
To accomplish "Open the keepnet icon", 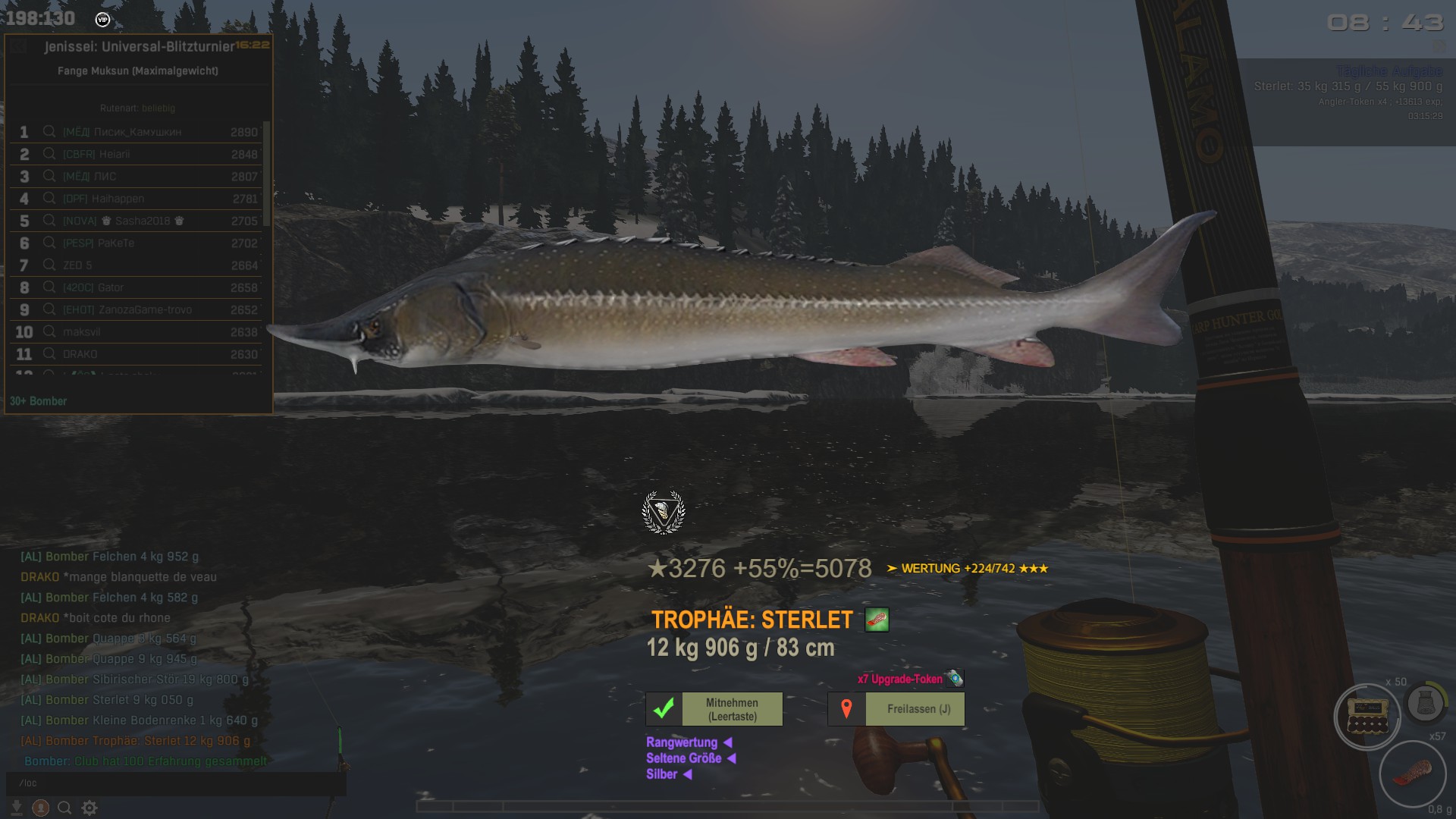I will click(1424, 704).
